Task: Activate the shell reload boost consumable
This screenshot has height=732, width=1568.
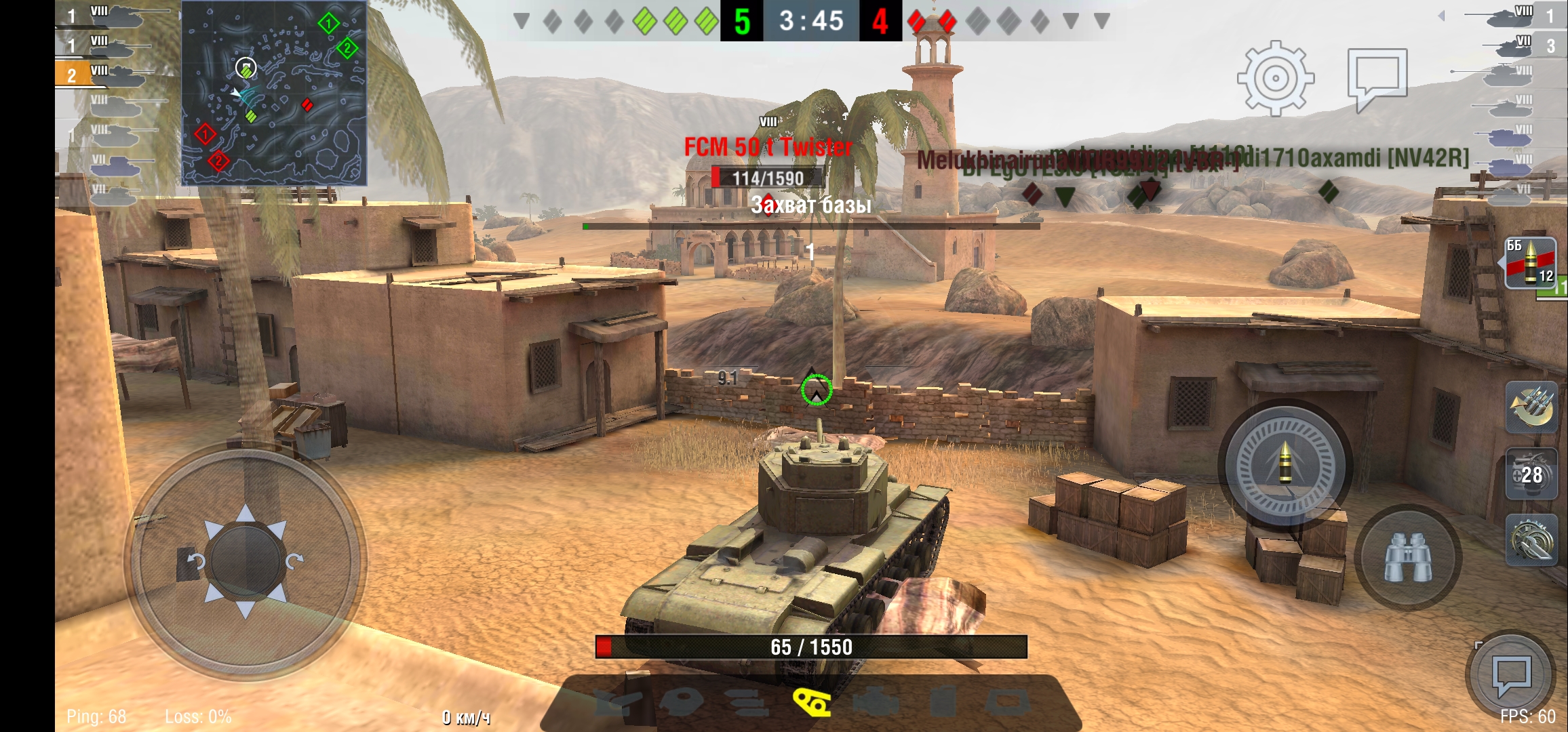Action: coord(1531,407)
